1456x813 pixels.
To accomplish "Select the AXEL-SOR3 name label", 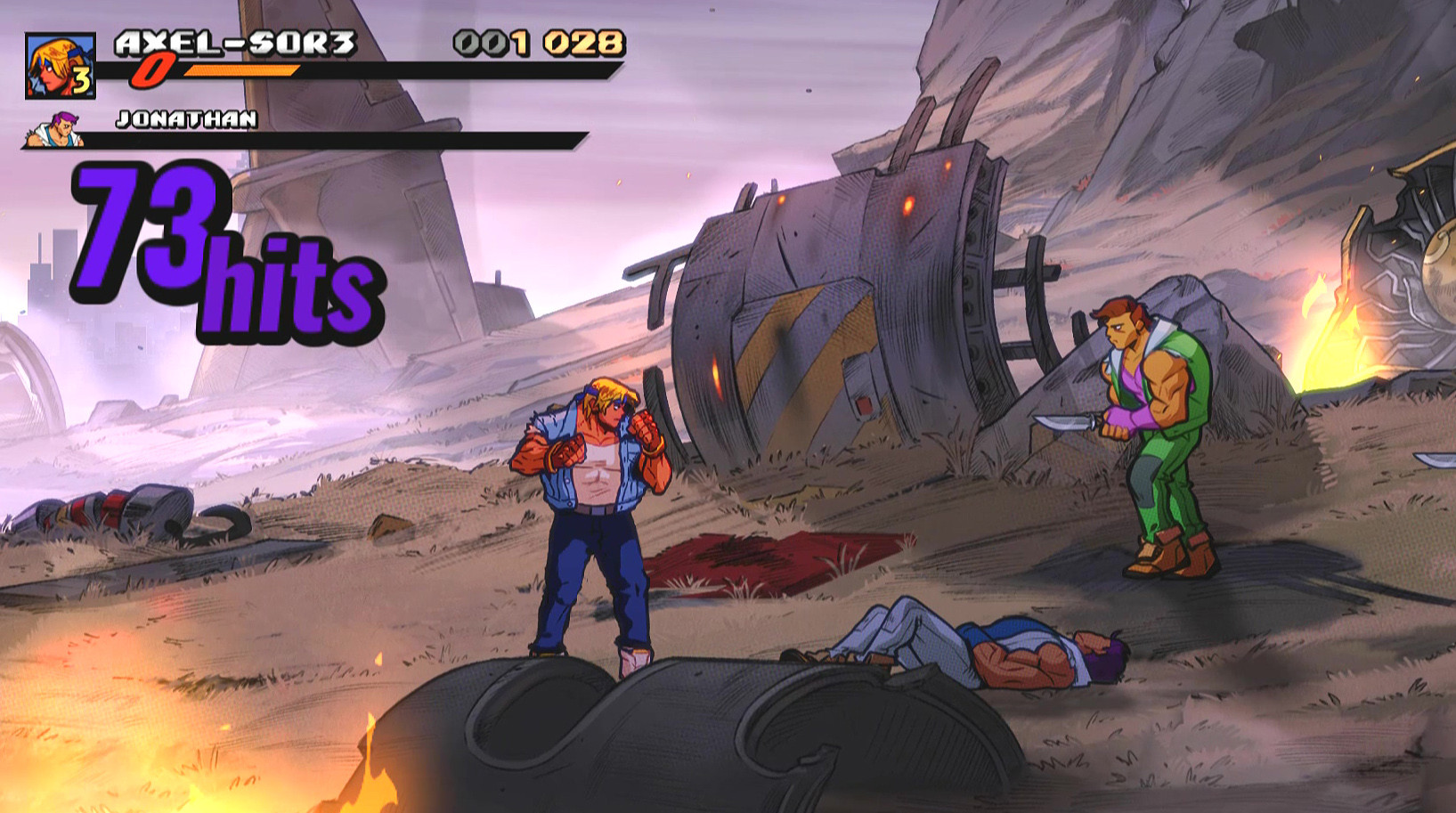I will pos(236,42).
